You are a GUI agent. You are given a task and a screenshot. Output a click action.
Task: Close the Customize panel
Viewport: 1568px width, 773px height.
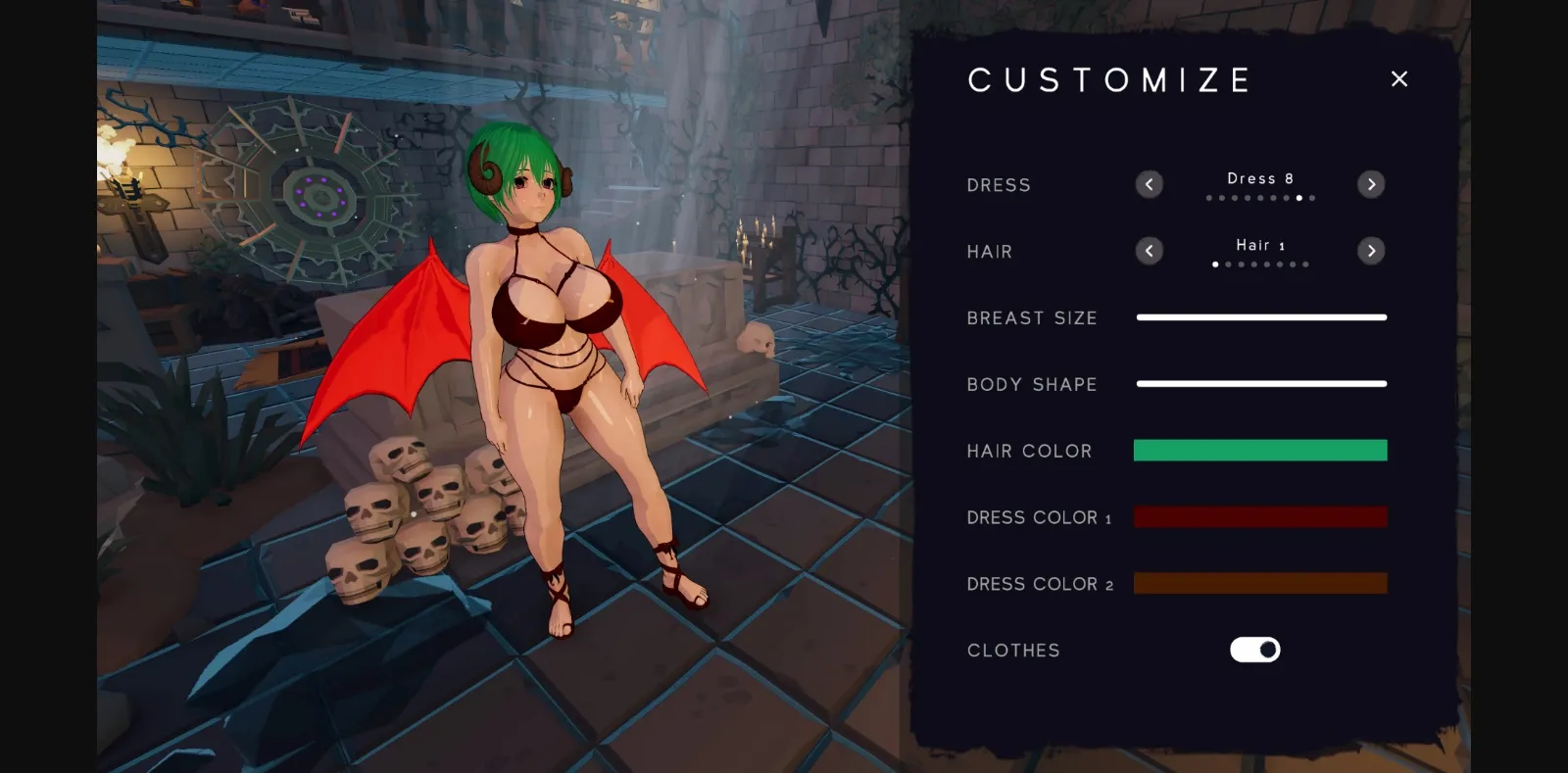click(x=1399, y=78)
